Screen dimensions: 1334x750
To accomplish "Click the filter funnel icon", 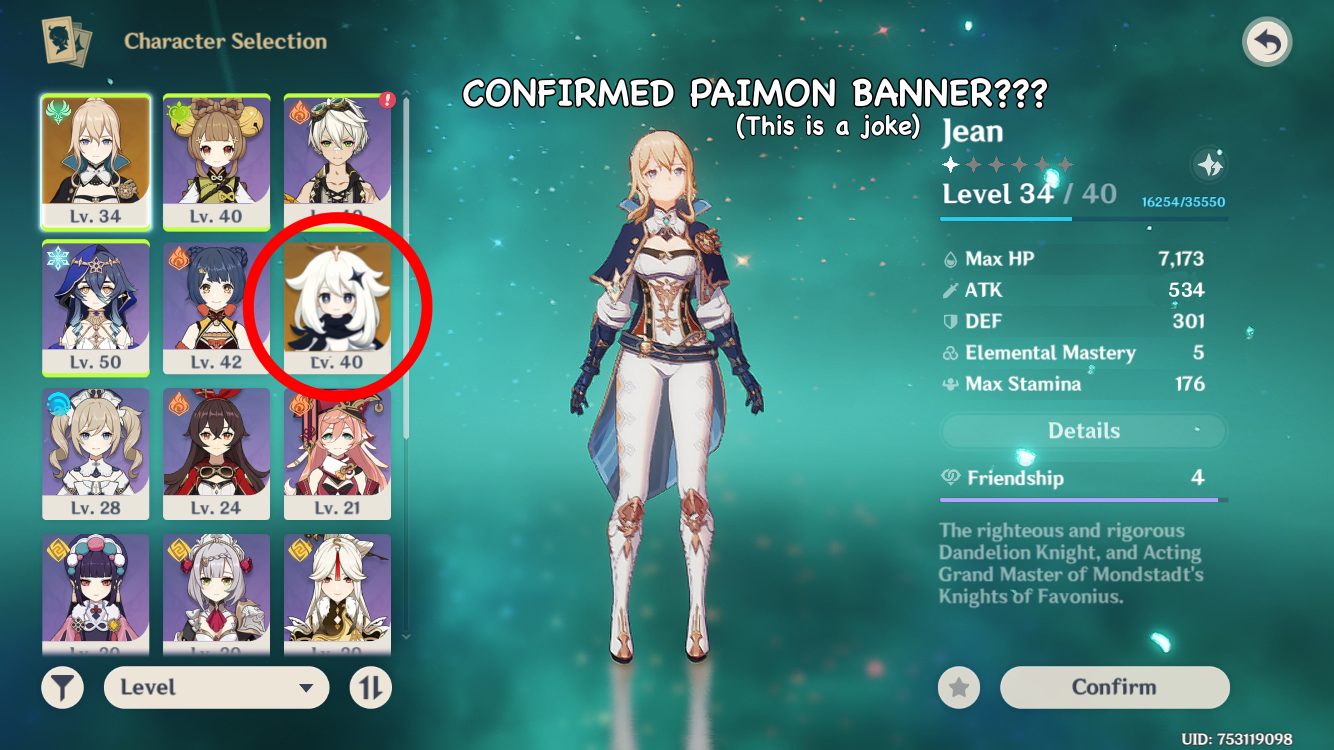I will pyautogui.click(x=62, y=687).
